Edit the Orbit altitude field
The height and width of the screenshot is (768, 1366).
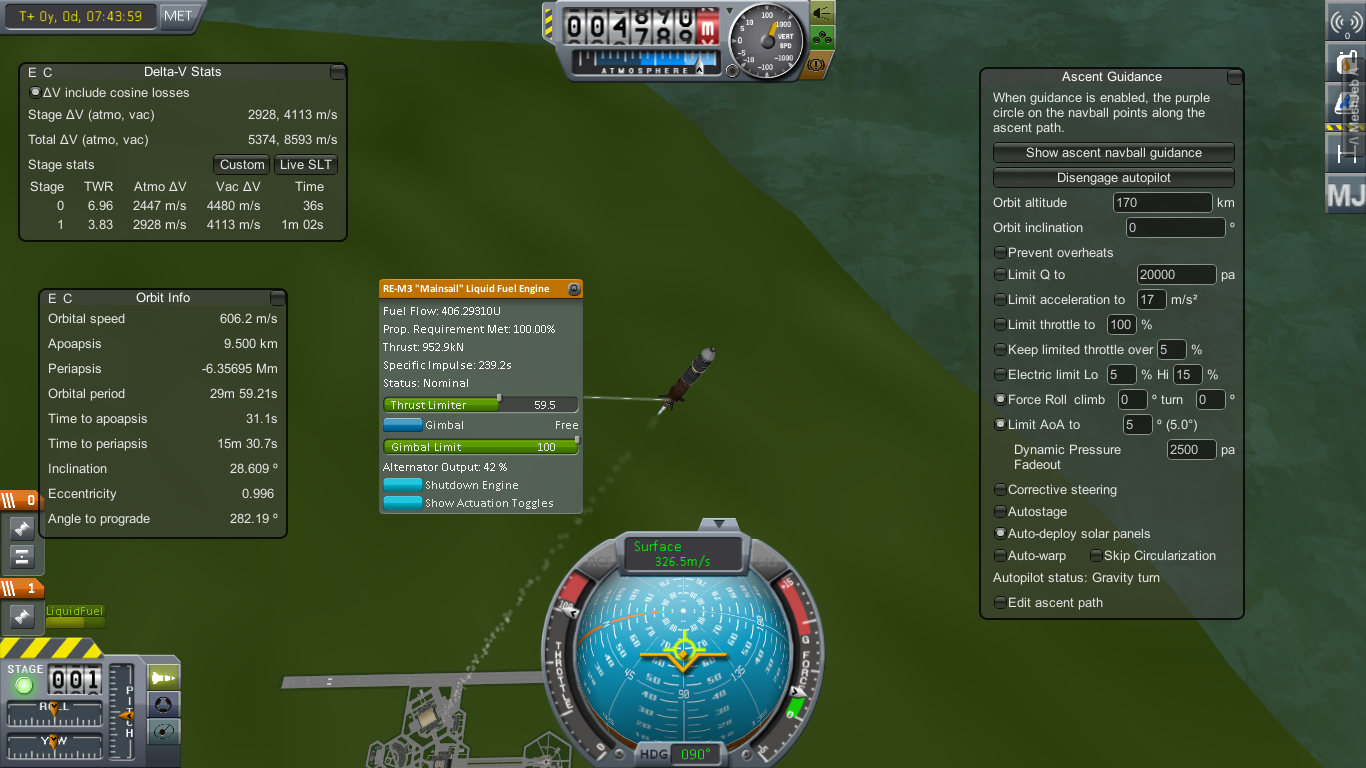click(x=1162, y=203)
